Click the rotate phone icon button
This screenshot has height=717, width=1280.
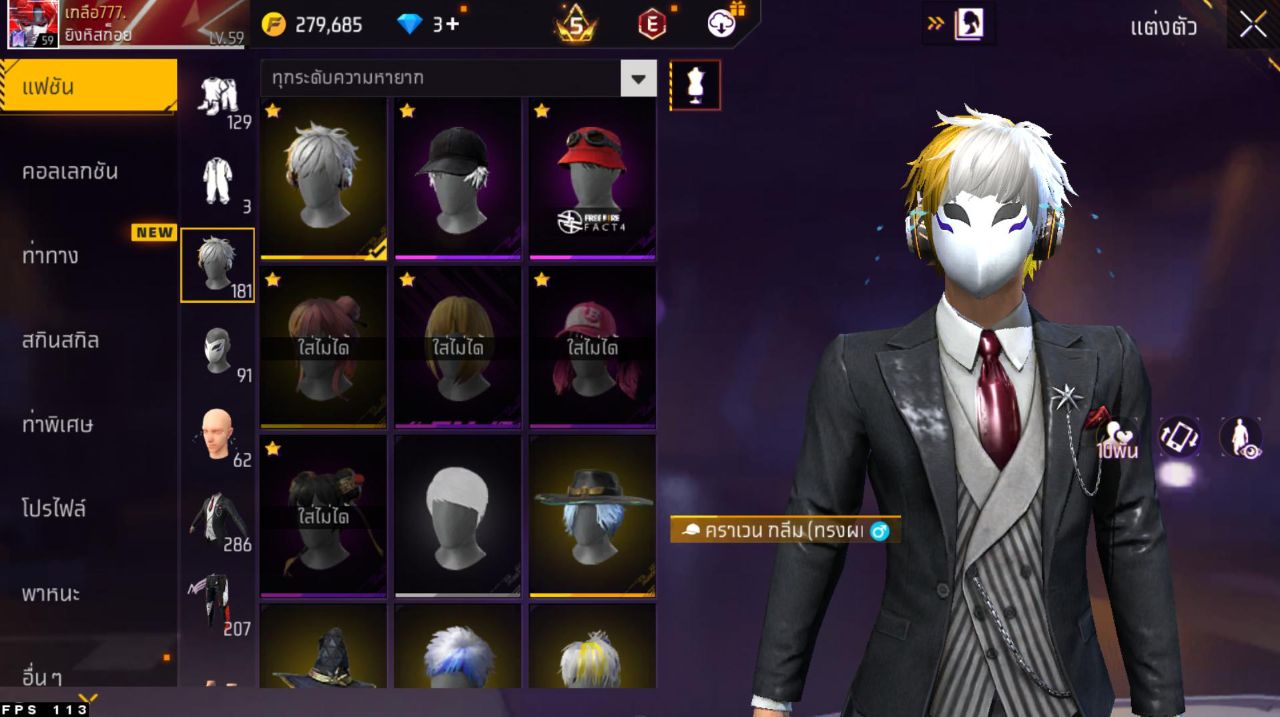[x=1179, y=437]
